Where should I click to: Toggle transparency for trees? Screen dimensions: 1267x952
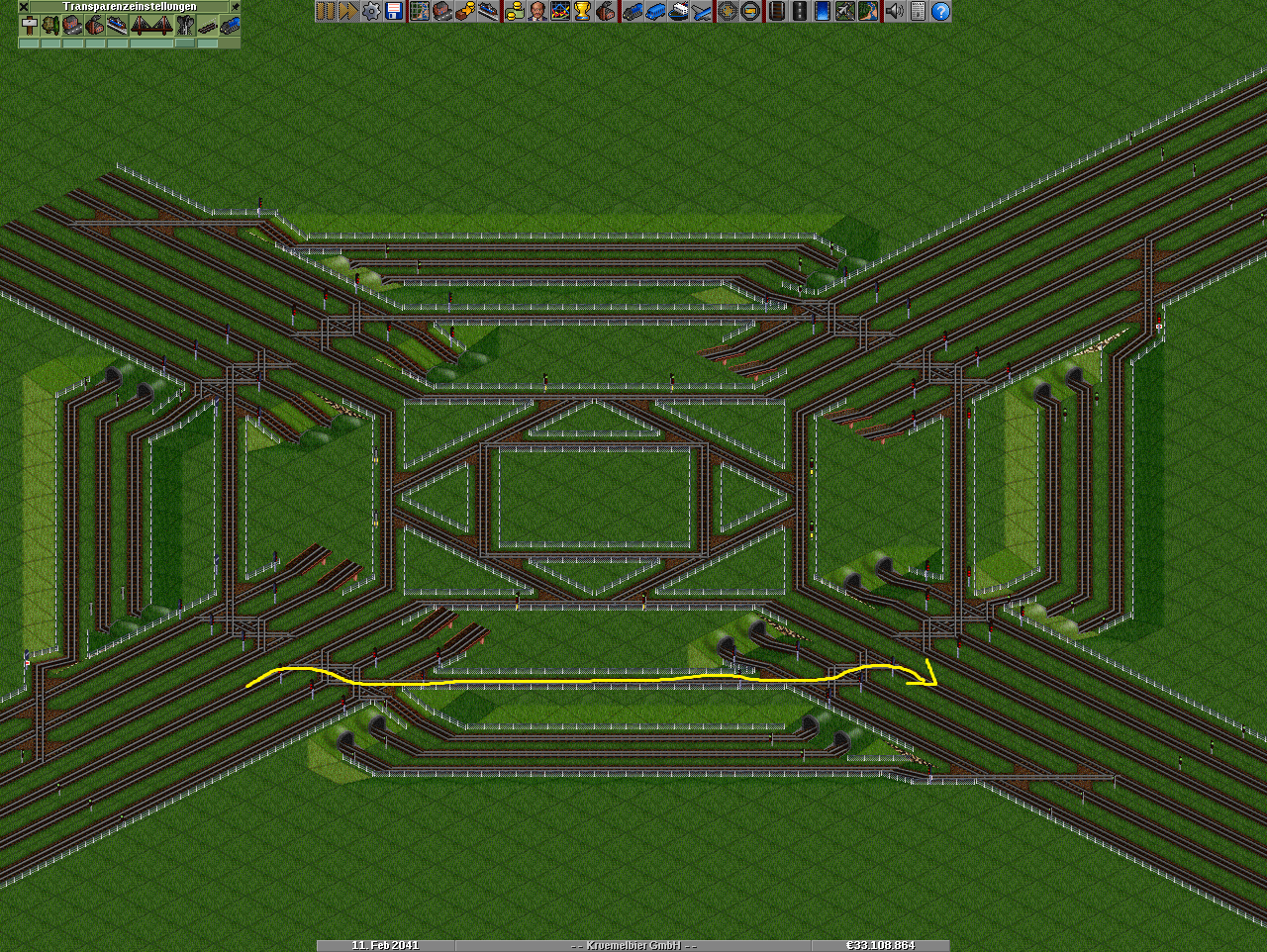(x=51, y=25)
